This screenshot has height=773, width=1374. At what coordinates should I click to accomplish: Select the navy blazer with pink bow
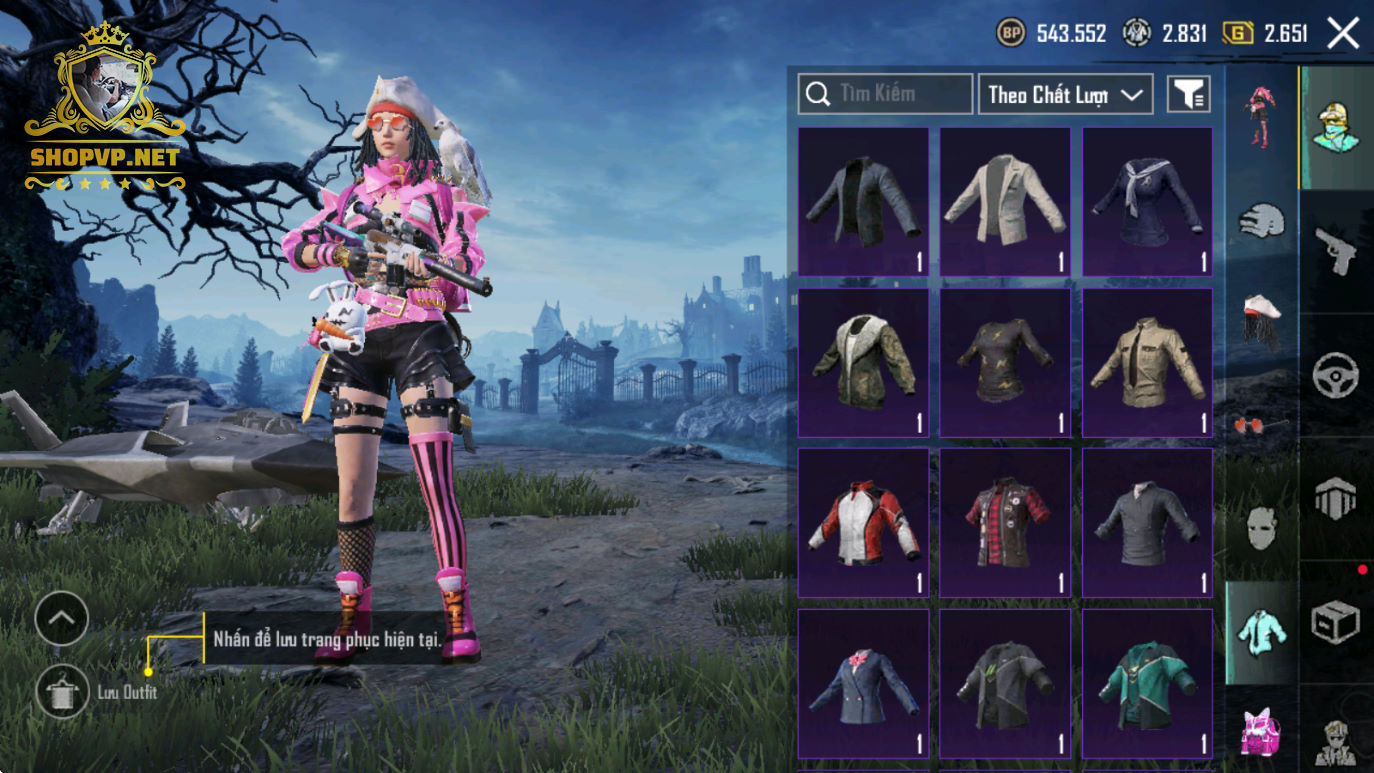(864, 684)
